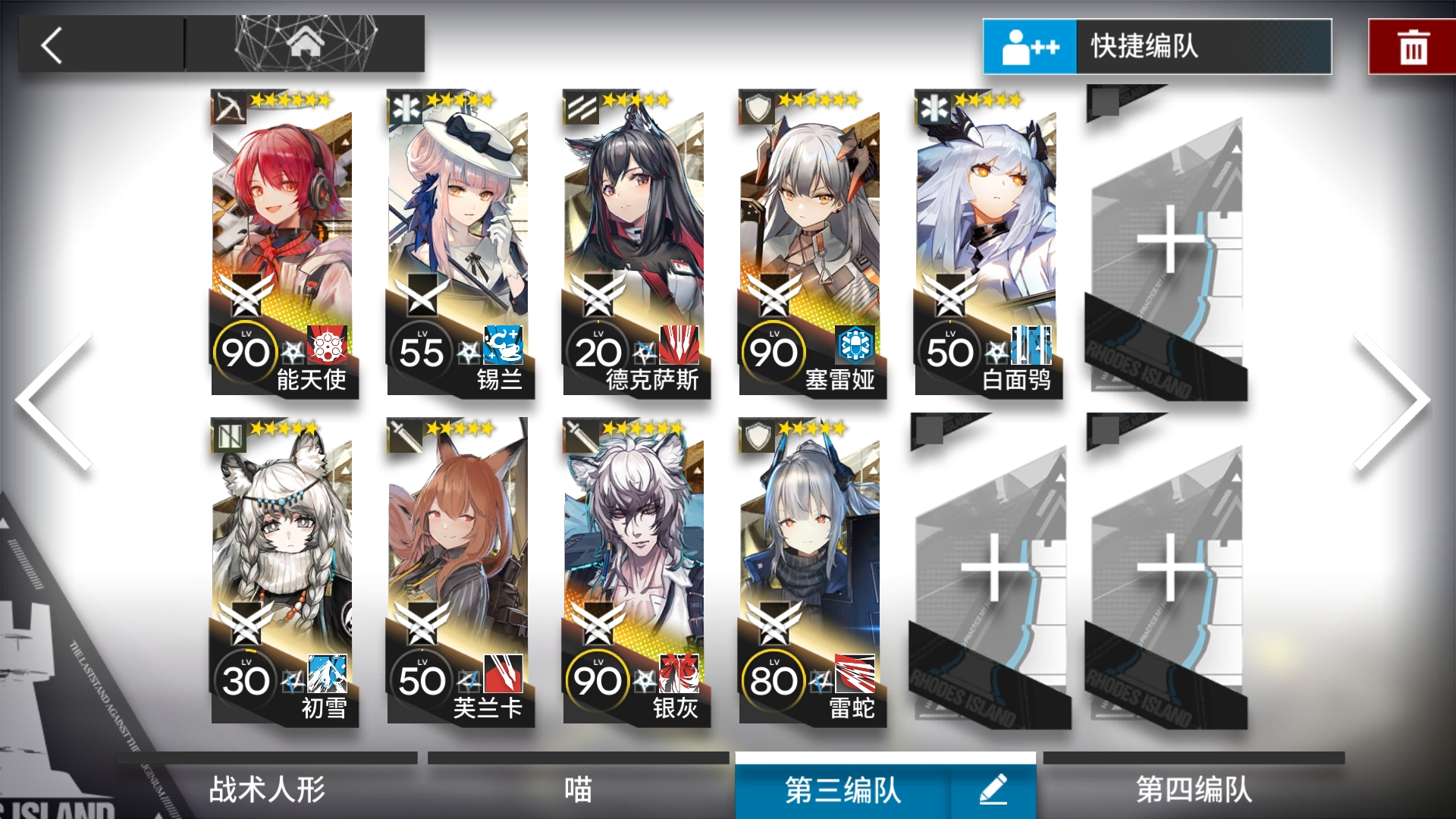Image resolution: width=1456 pixels, height=819 pixels.
Task: Click the home icon at the top
Action: pos(306,42)
